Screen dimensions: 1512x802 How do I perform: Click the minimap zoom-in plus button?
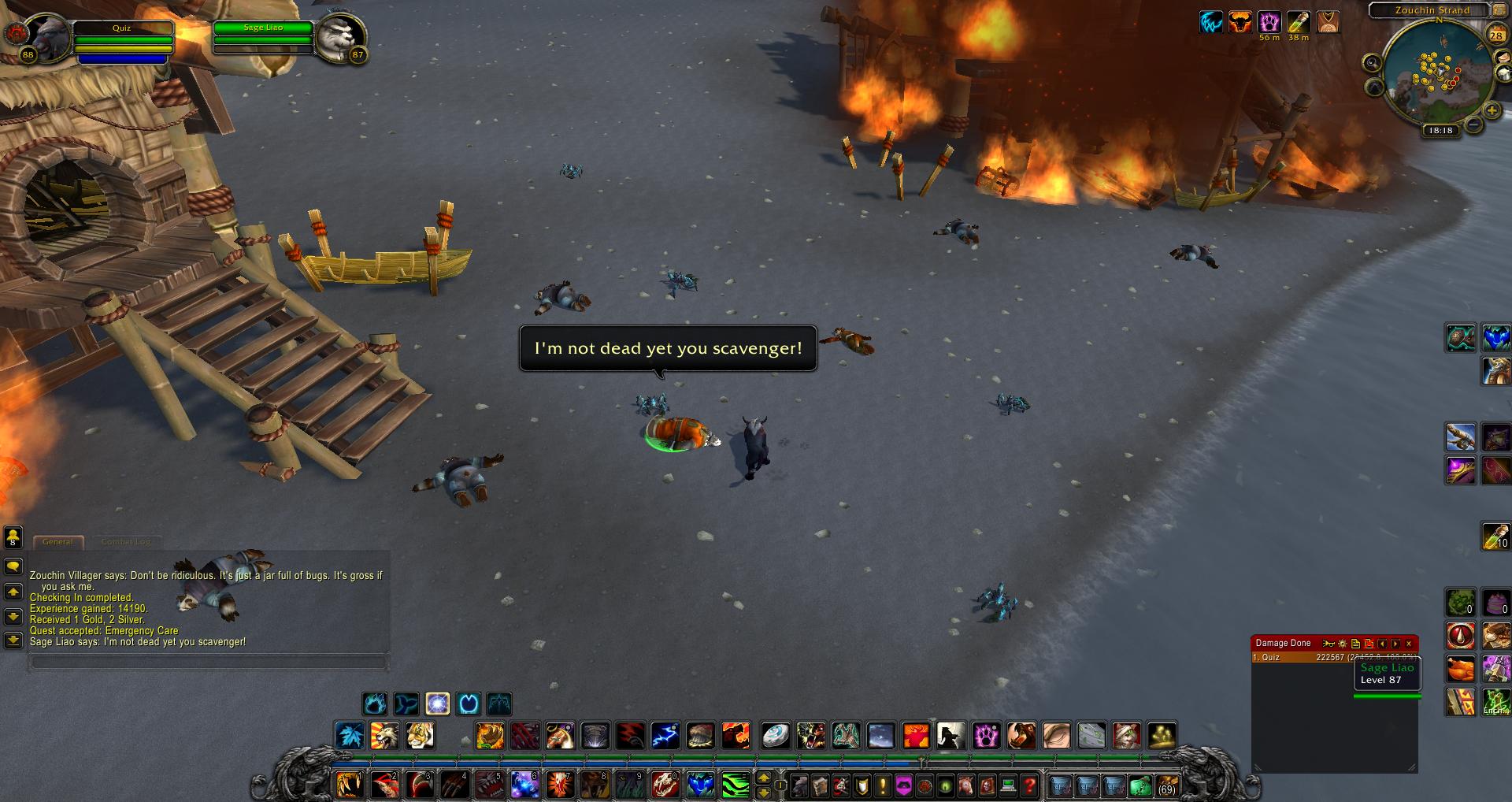1492,110
